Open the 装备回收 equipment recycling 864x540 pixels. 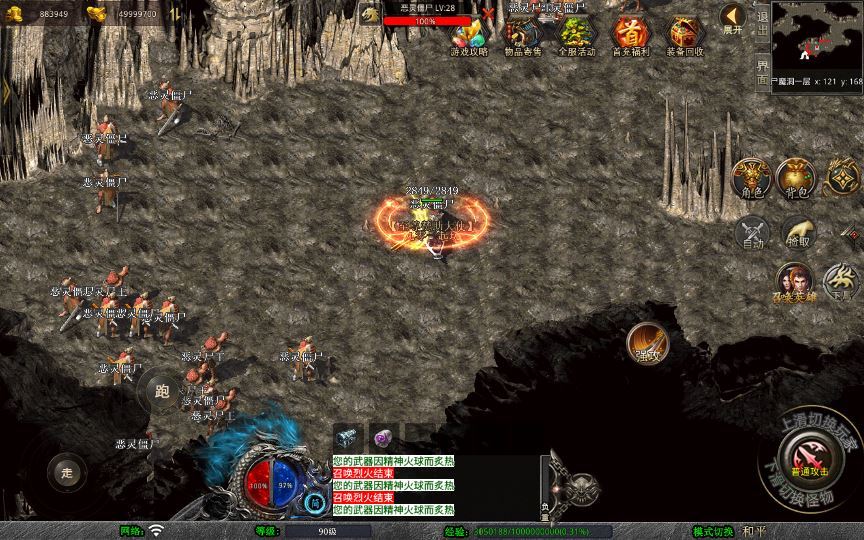click(x=685, y=35)
